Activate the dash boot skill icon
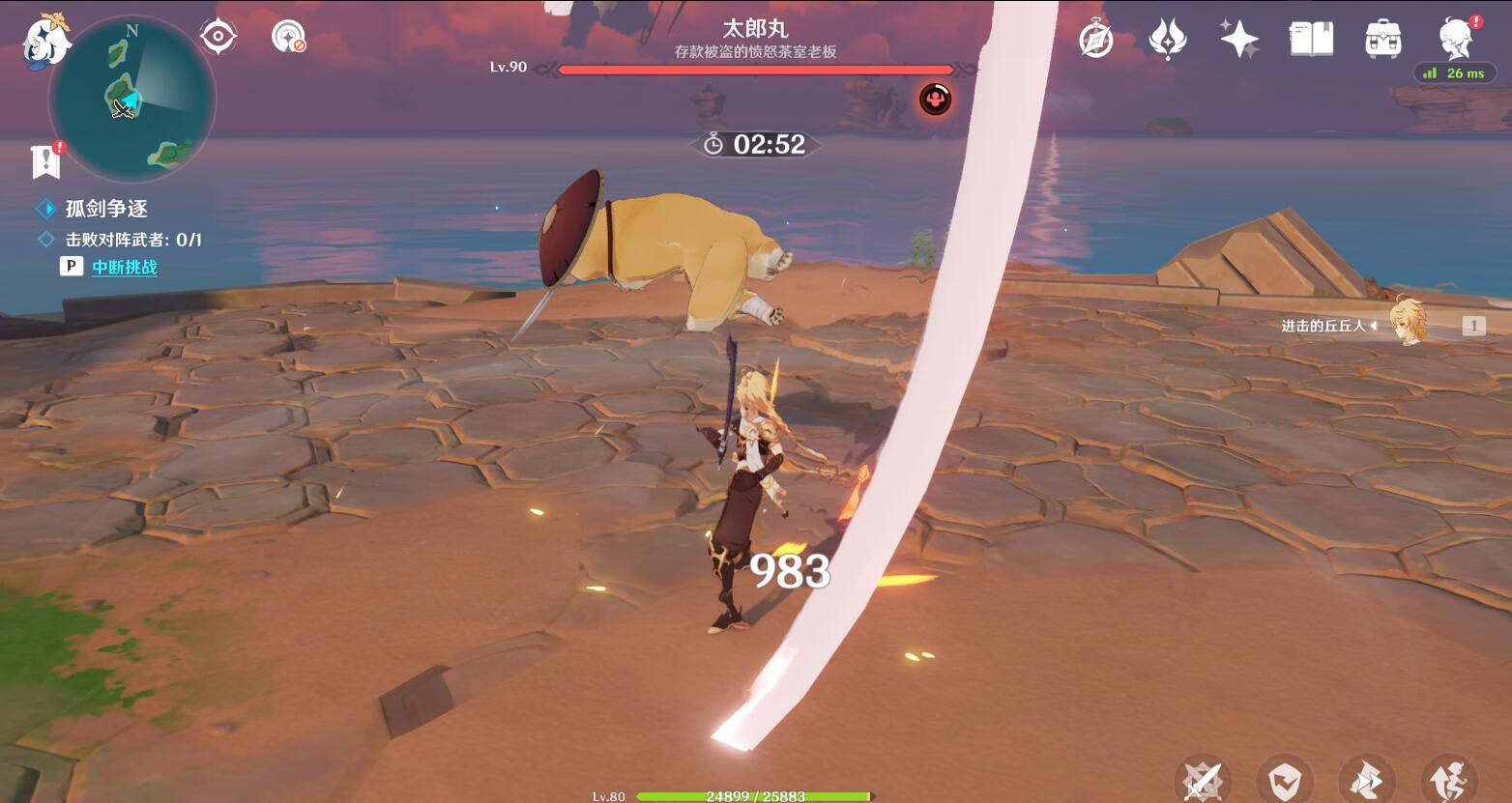The width and height of the screenshot is (1512, 803). (x=1367, y=781)
